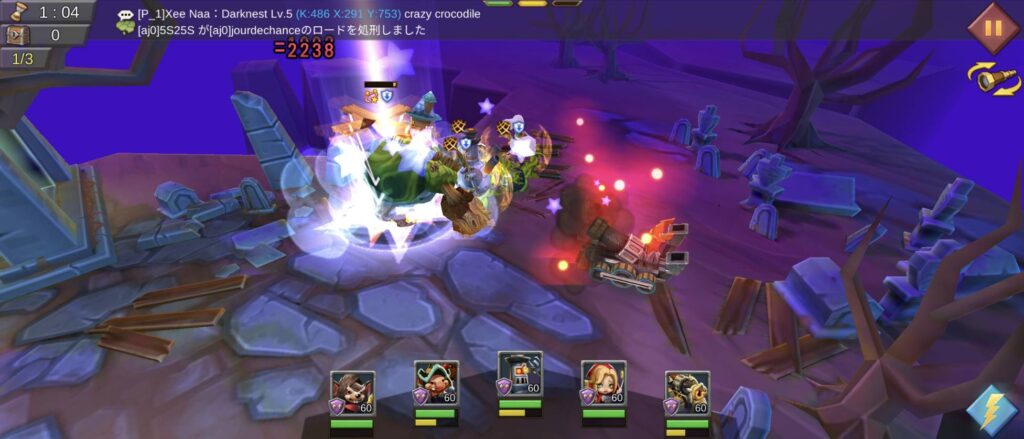
Task: Open the chat message from Xee Naa
Action: coord(300,14)
